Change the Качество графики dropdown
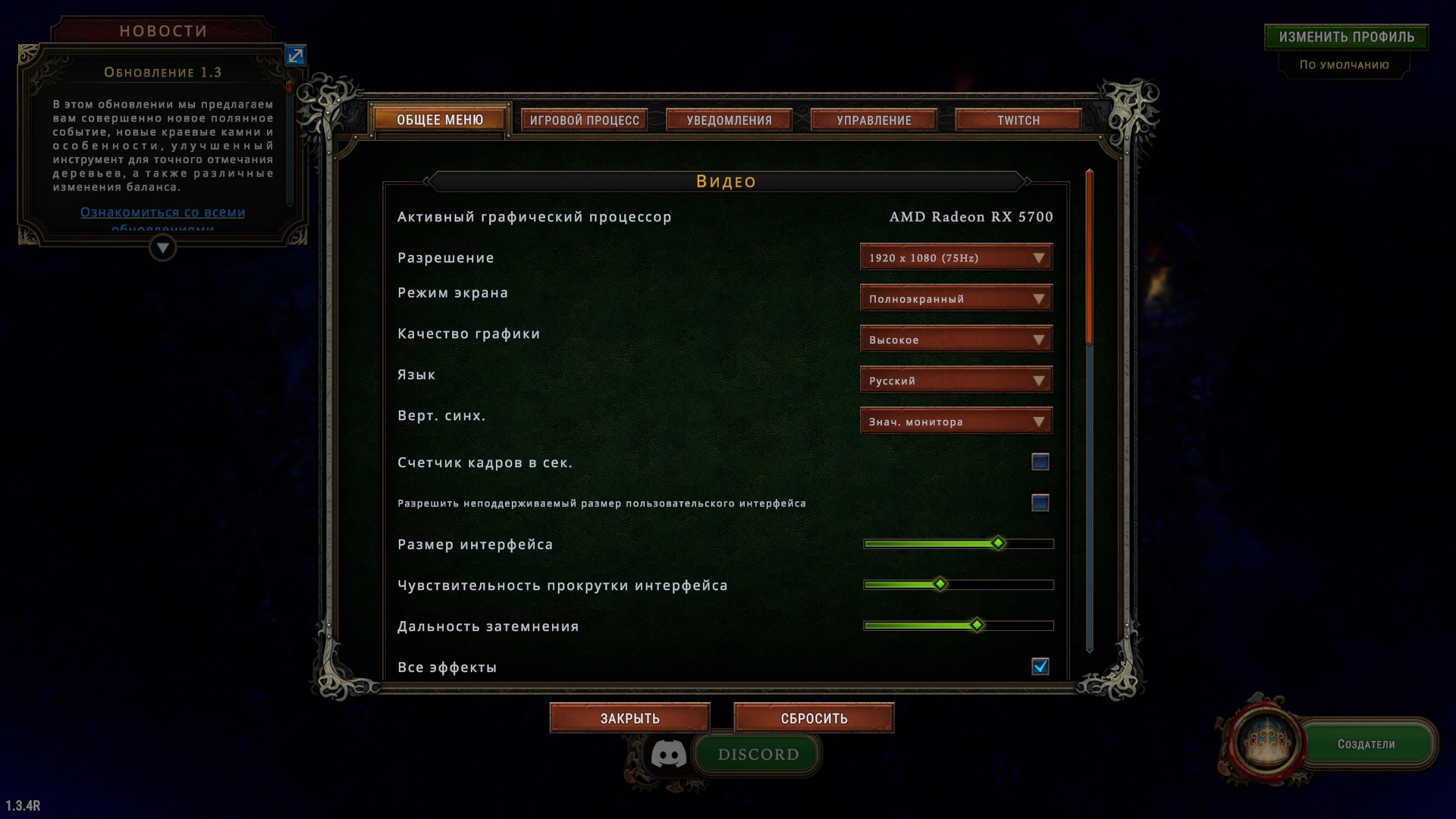Screen dimensions: 1456x819 click(955, 340)
